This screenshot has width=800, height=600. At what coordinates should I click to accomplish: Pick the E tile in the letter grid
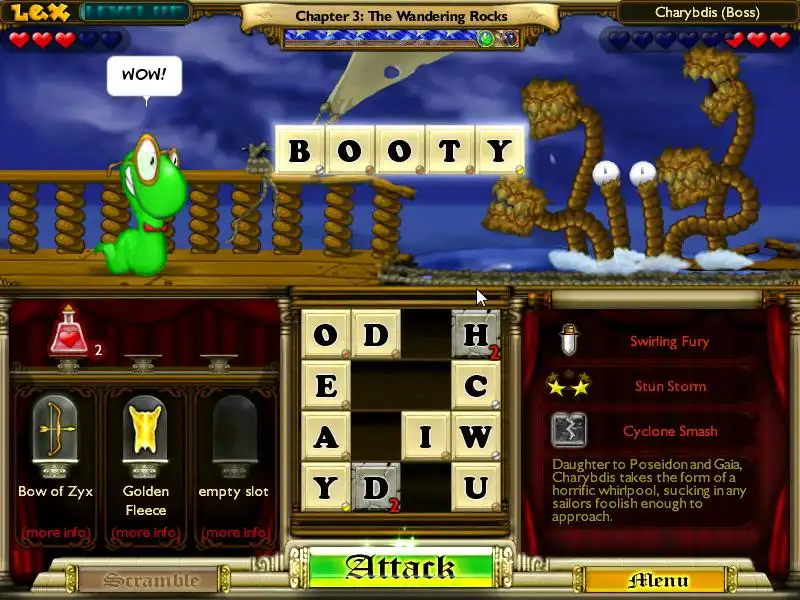tap(326, 385)
